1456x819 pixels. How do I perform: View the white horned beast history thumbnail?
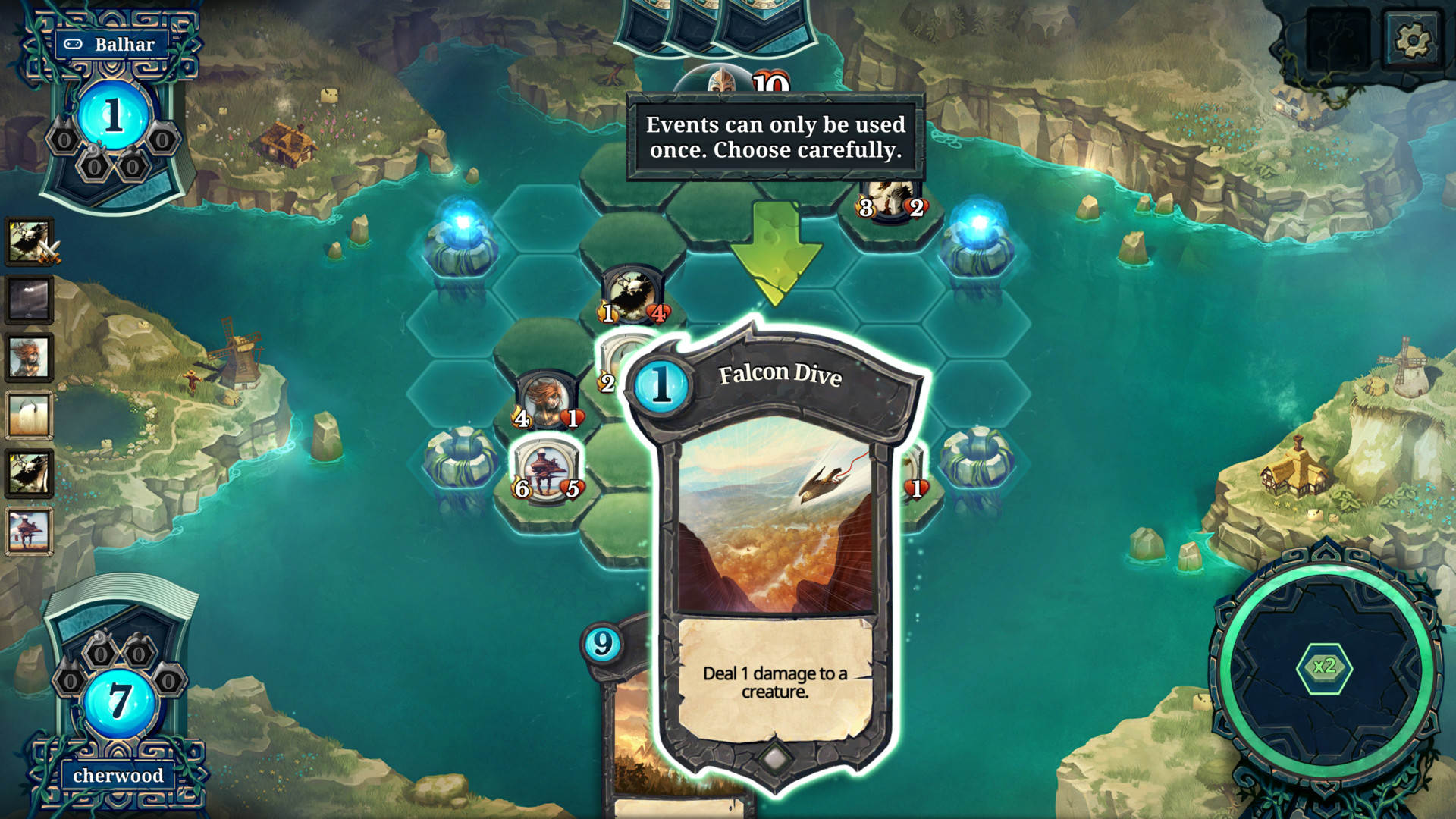coord(30,415)
